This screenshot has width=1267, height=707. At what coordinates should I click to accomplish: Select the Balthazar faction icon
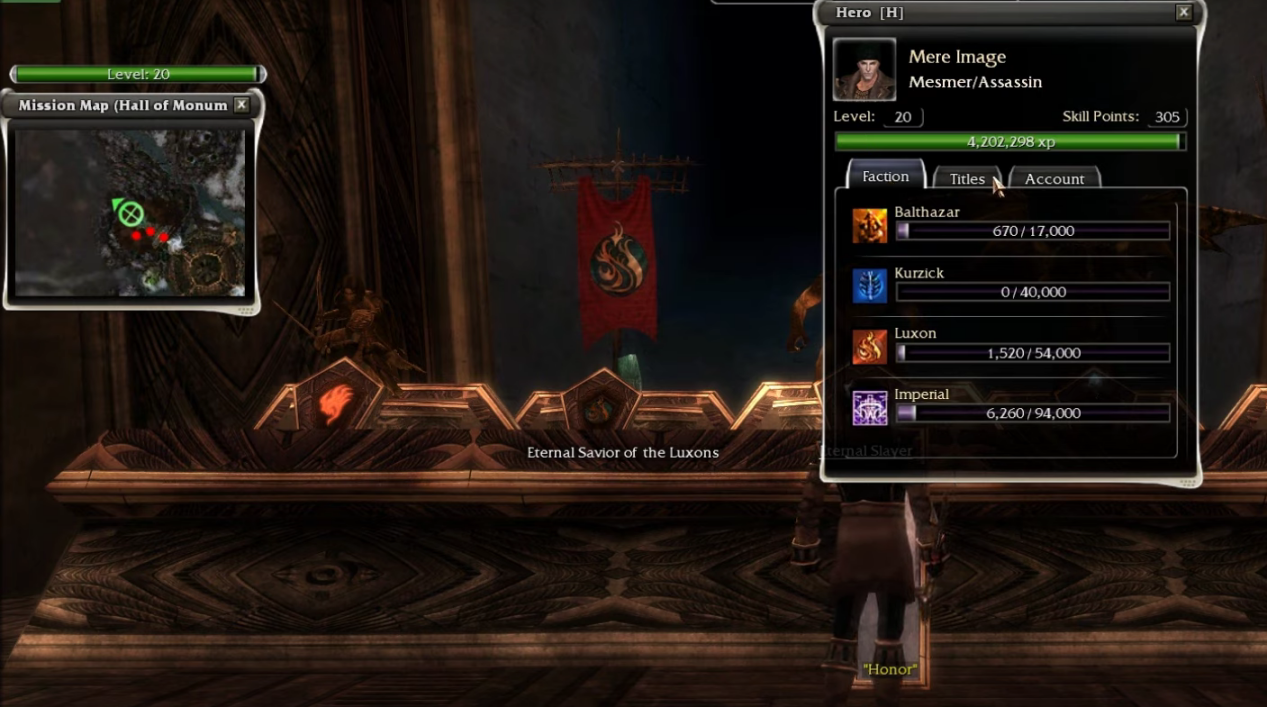(x=869, y=226)
